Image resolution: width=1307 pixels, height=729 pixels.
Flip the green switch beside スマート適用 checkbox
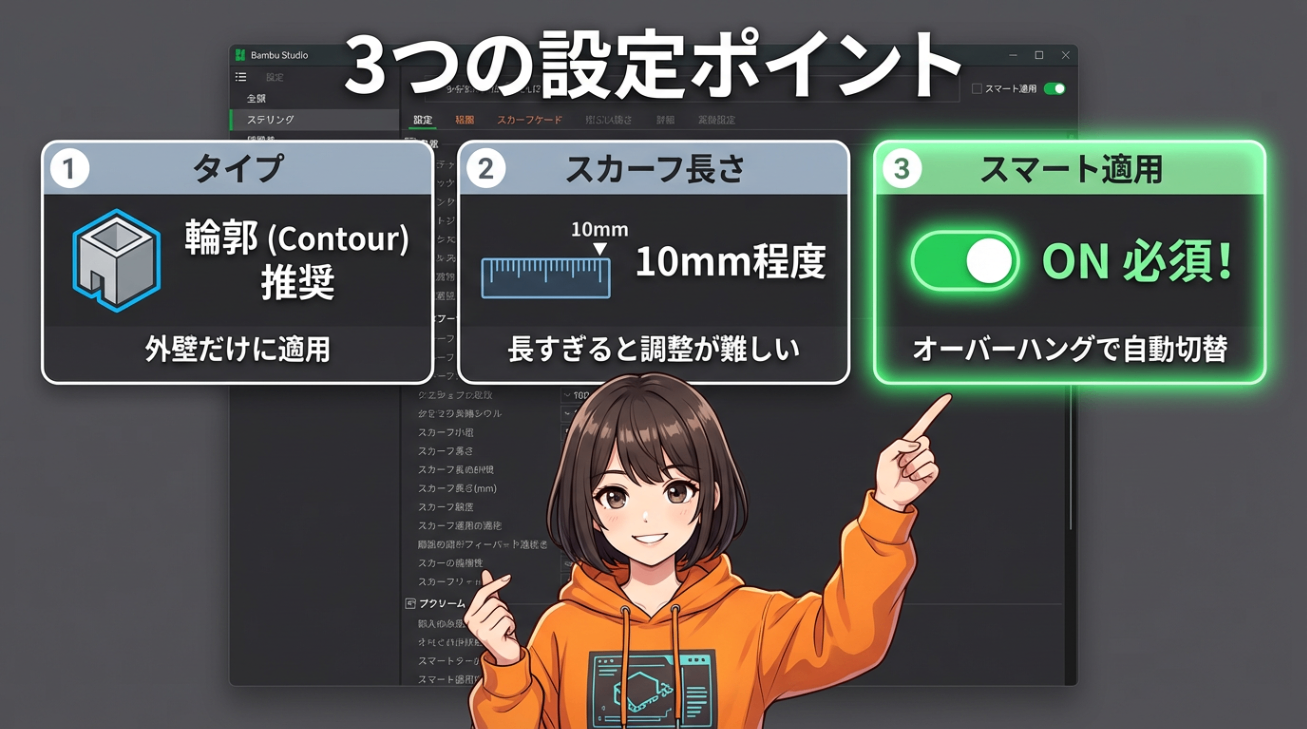(1054, 88)
